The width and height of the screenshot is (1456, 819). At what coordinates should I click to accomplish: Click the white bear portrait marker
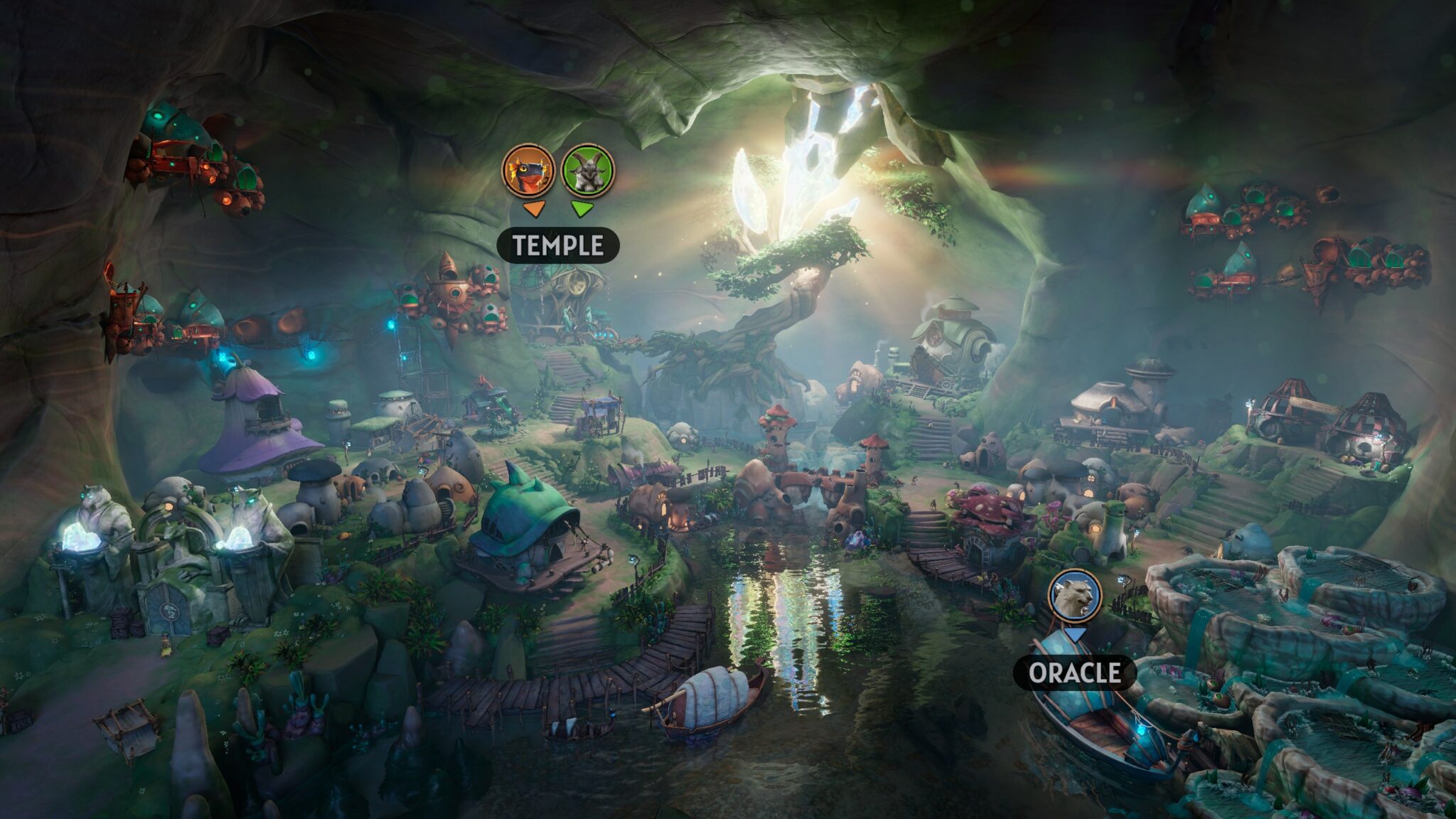pos(1075,595)
